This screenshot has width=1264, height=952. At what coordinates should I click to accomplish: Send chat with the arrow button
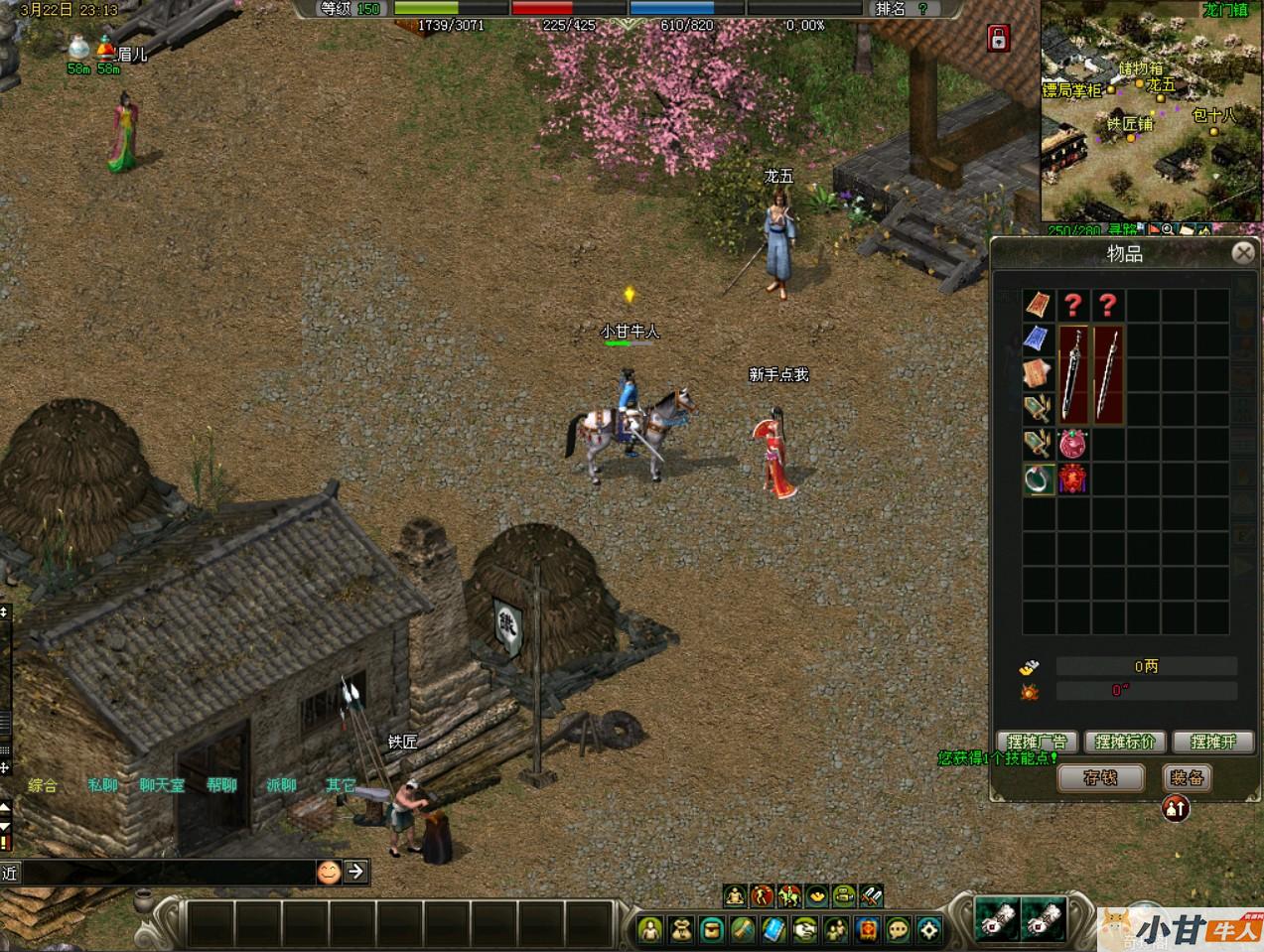point(355,872)
